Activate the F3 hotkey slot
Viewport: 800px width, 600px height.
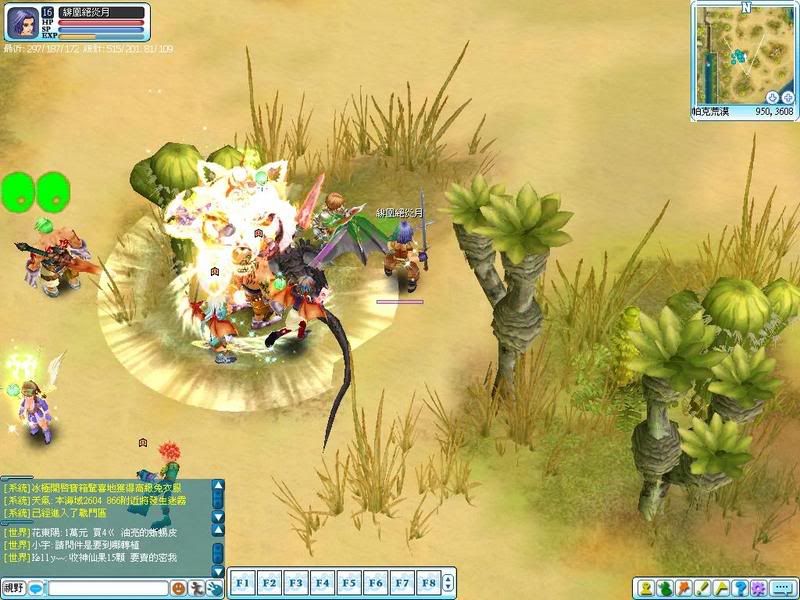295,581
